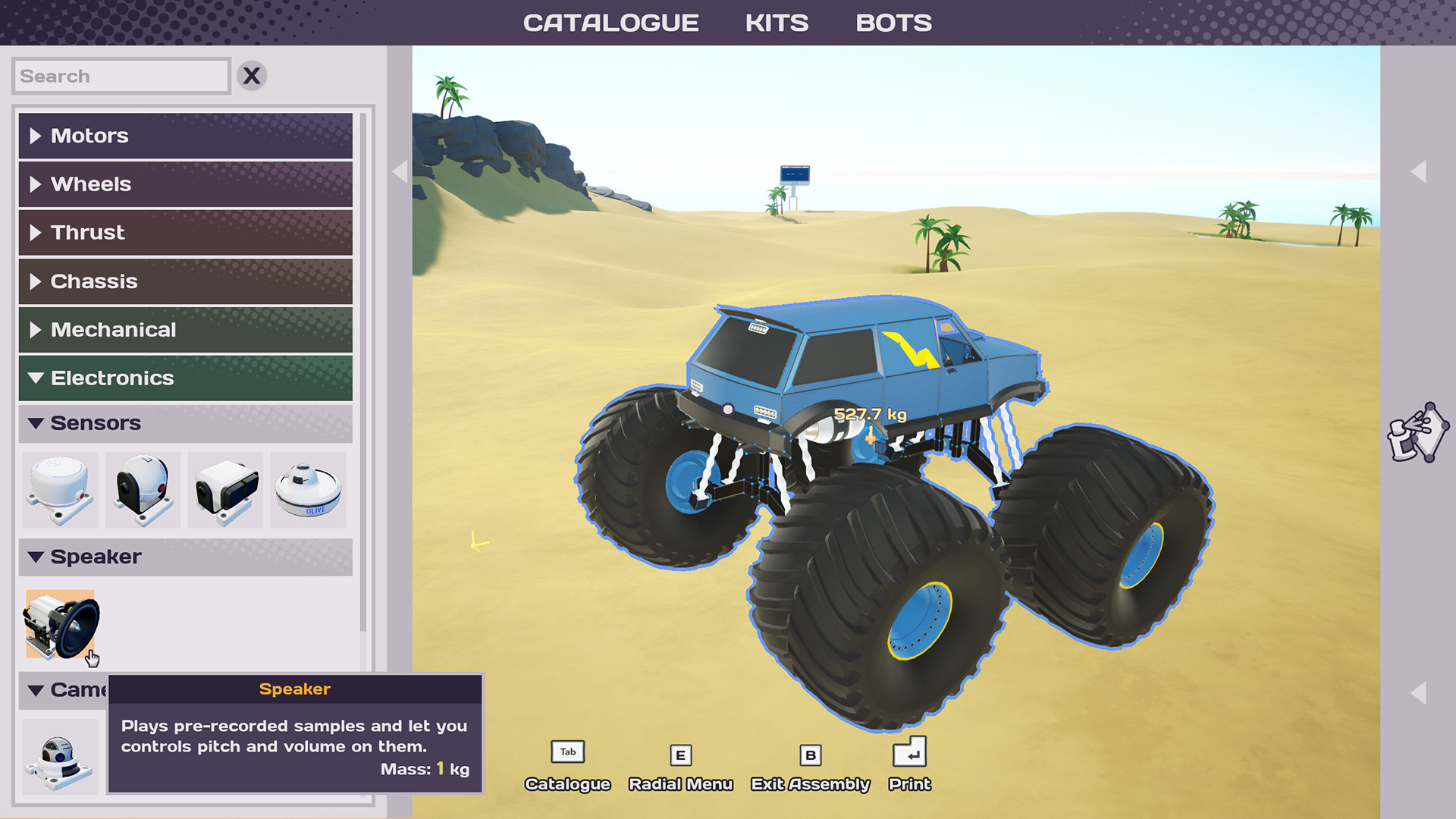The image size is (1456, 819).
Task: Clear the search box with the X
Action: (253, 75)
